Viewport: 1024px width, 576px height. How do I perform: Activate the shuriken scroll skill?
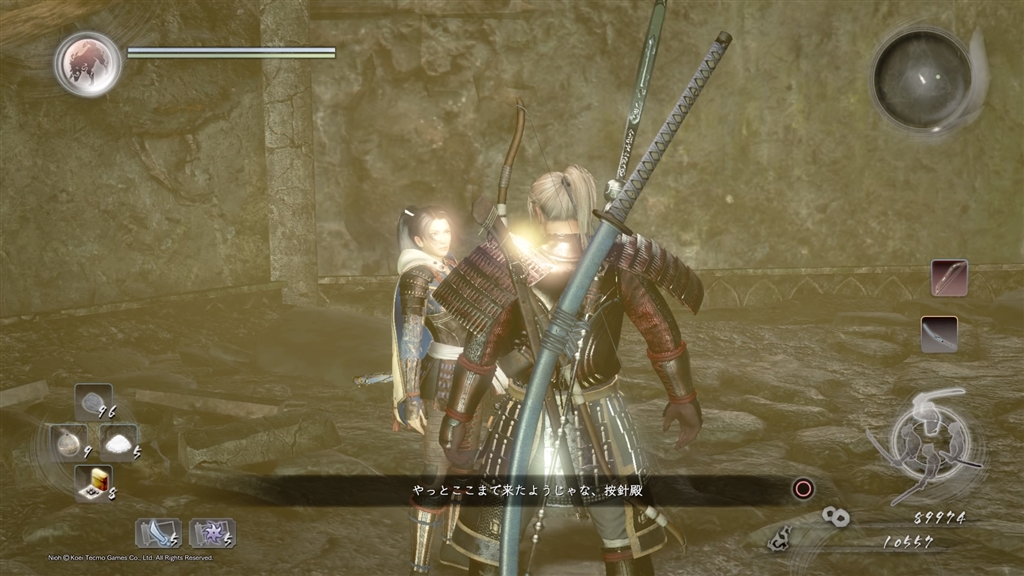211,531
